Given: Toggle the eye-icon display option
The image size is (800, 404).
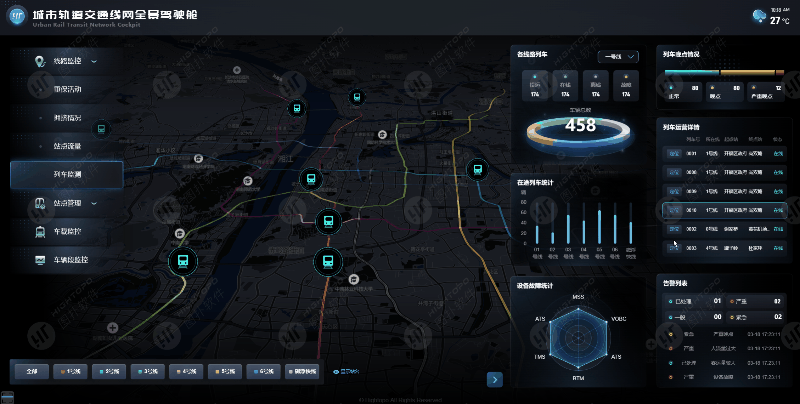Looking at the screenshot, I should click(x=344, y=371).
